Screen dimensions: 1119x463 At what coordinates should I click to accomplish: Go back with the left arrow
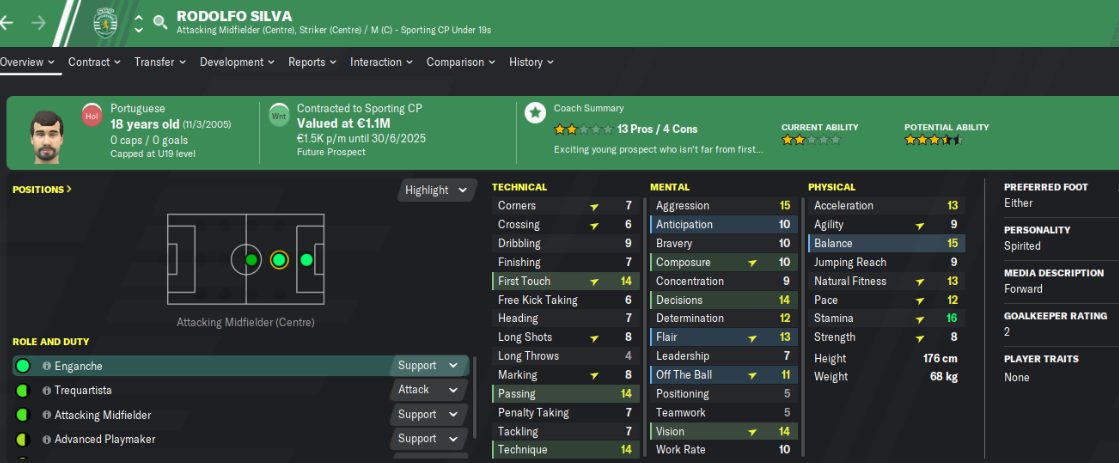[12, 21]
